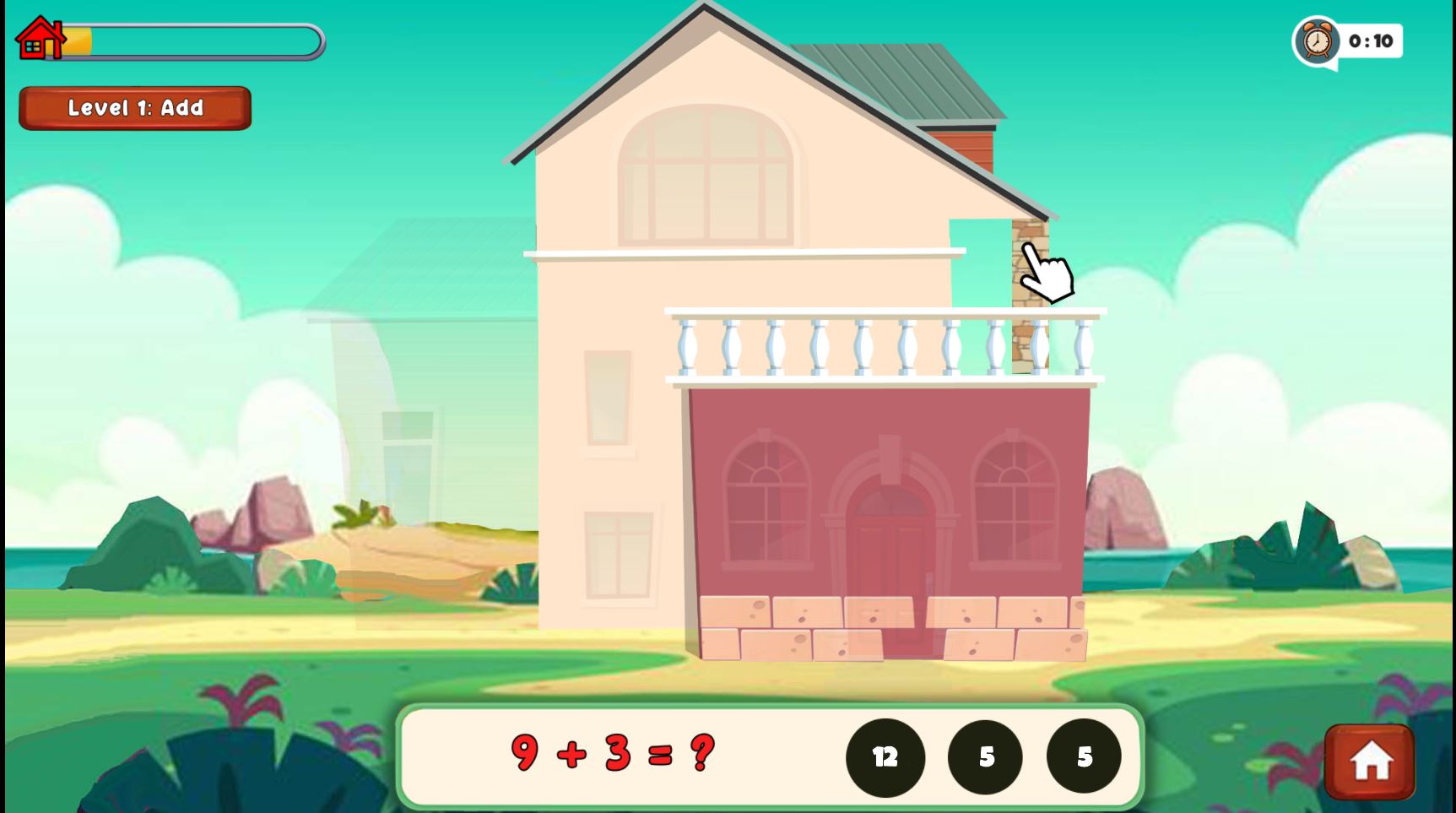Choose answer 12 for the equation

point(885,757)
